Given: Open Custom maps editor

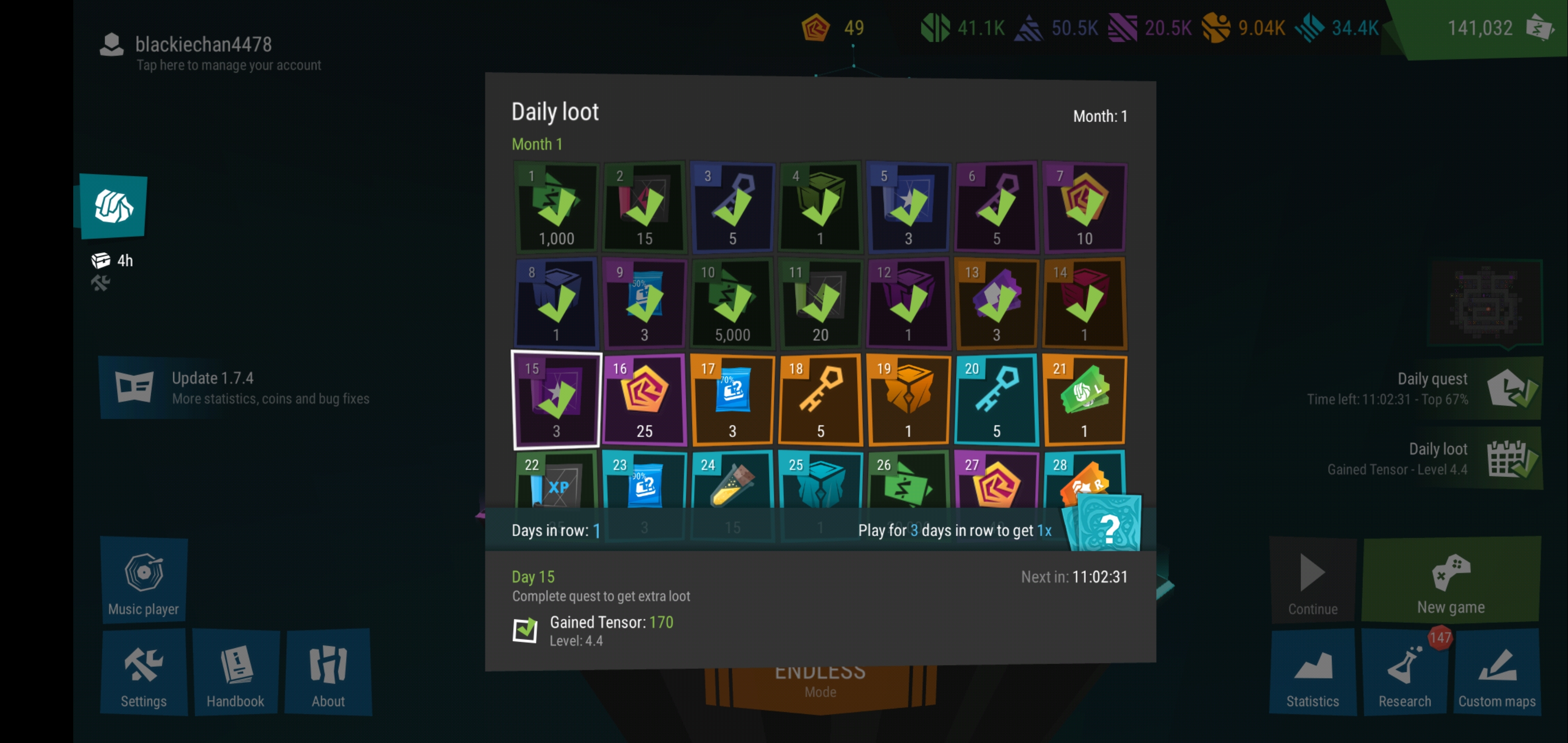Looking at the screenshot, I should 1497,672.
